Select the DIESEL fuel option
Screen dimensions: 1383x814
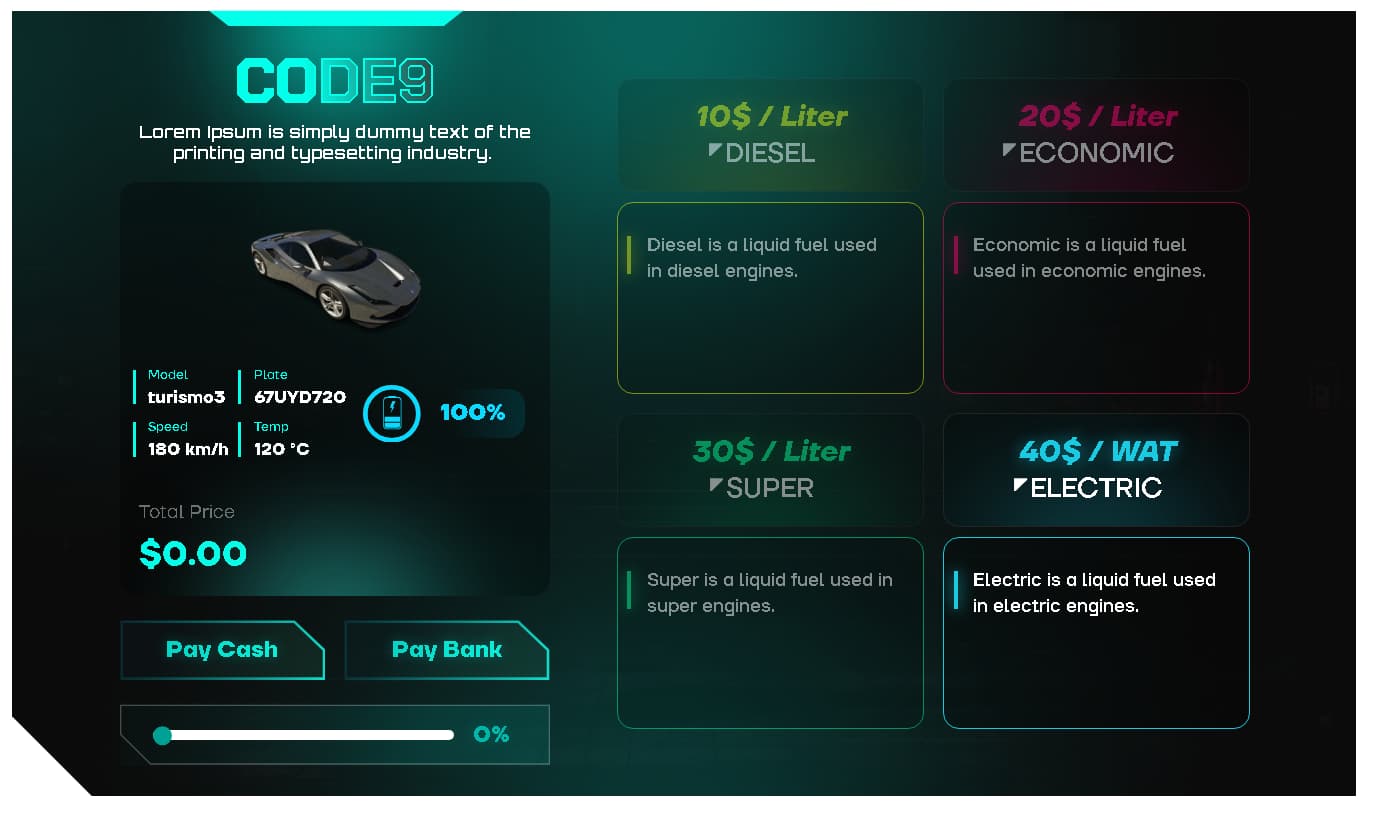[x=770, y=134]
